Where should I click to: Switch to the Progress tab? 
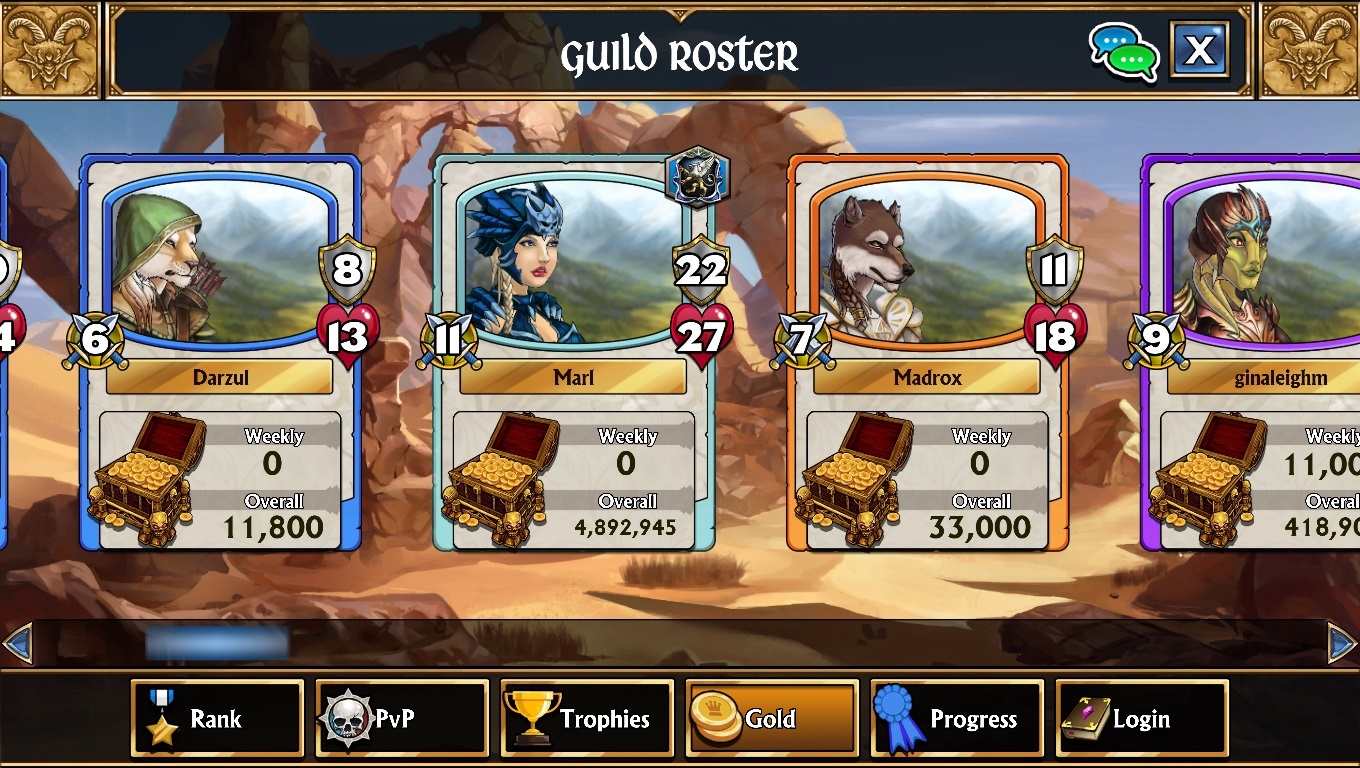click(957, 718)
